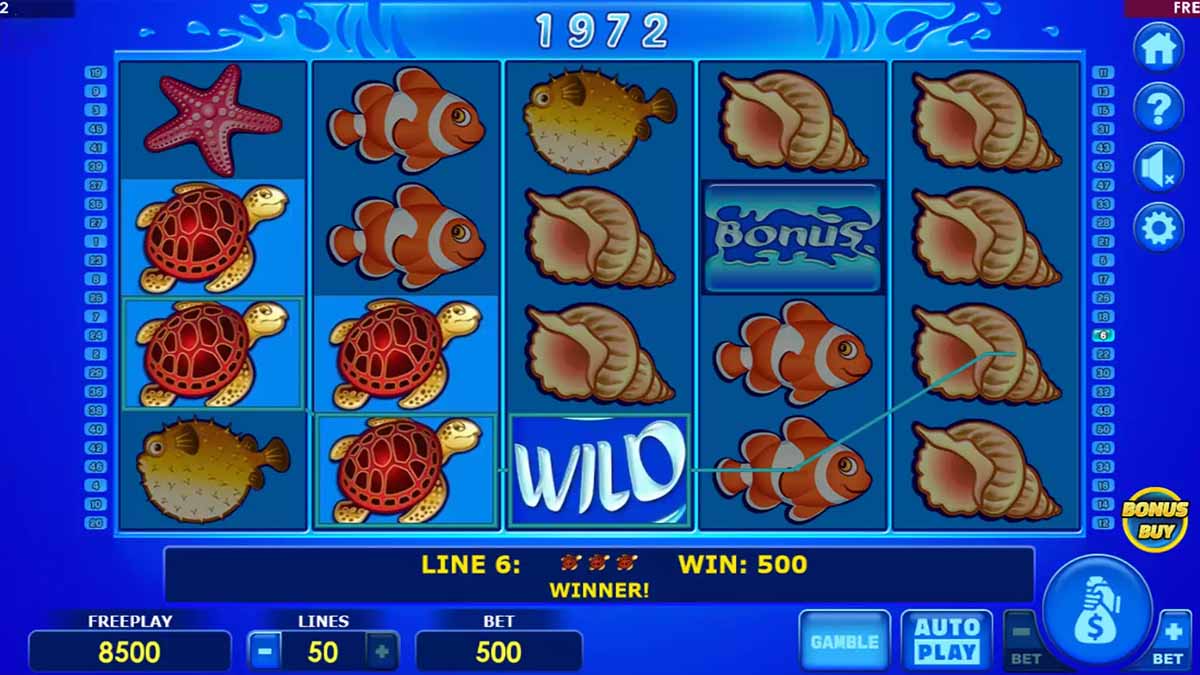Spin the reels with the money bag button
1200x675 pixels.
[1097, 611]
